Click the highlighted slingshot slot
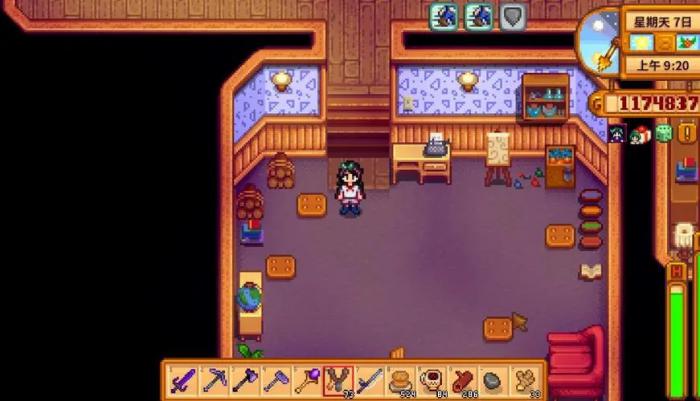The width and height of the screenshot is (700, 401). 338,381
